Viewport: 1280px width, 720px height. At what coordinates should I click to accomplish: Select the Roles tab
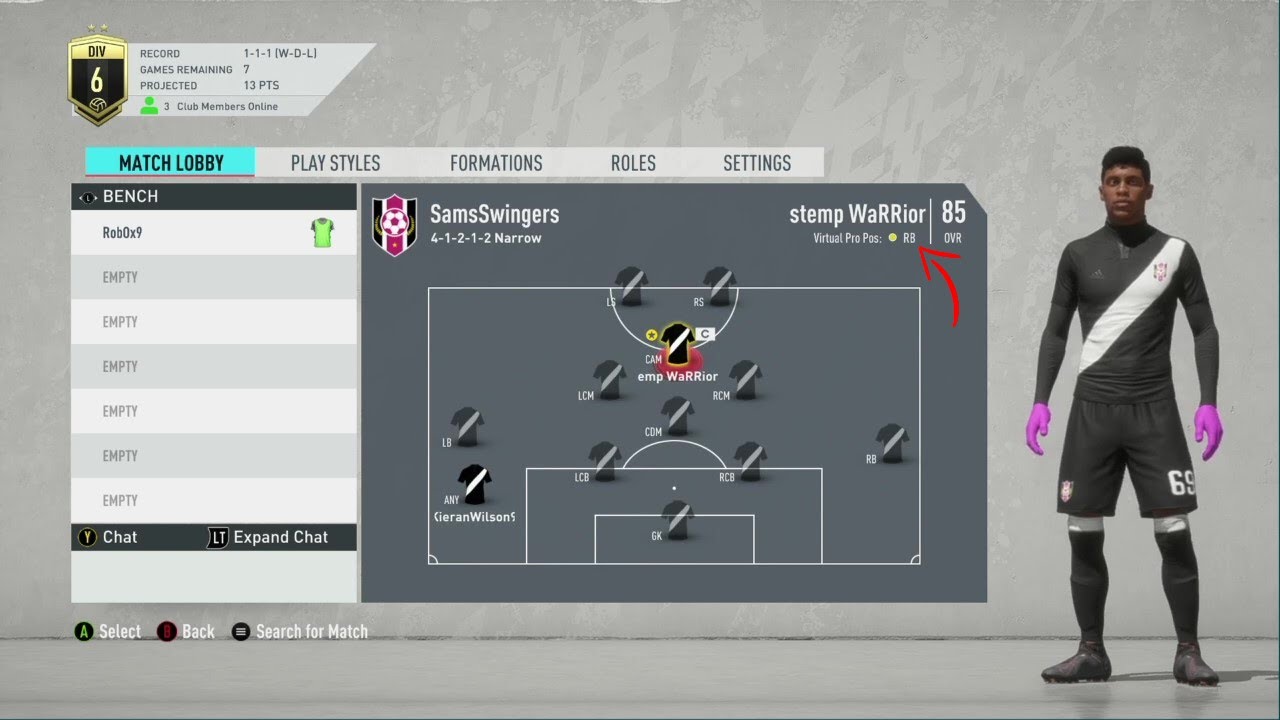pos(633,163)
